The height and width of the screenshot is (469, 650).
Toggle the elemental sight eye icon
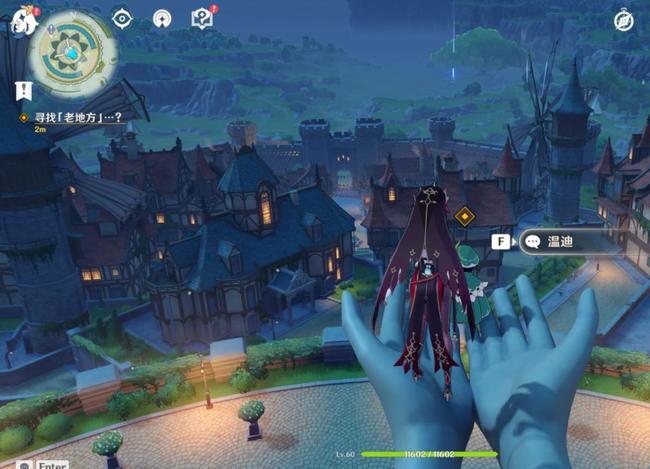(x=122, y=18)
